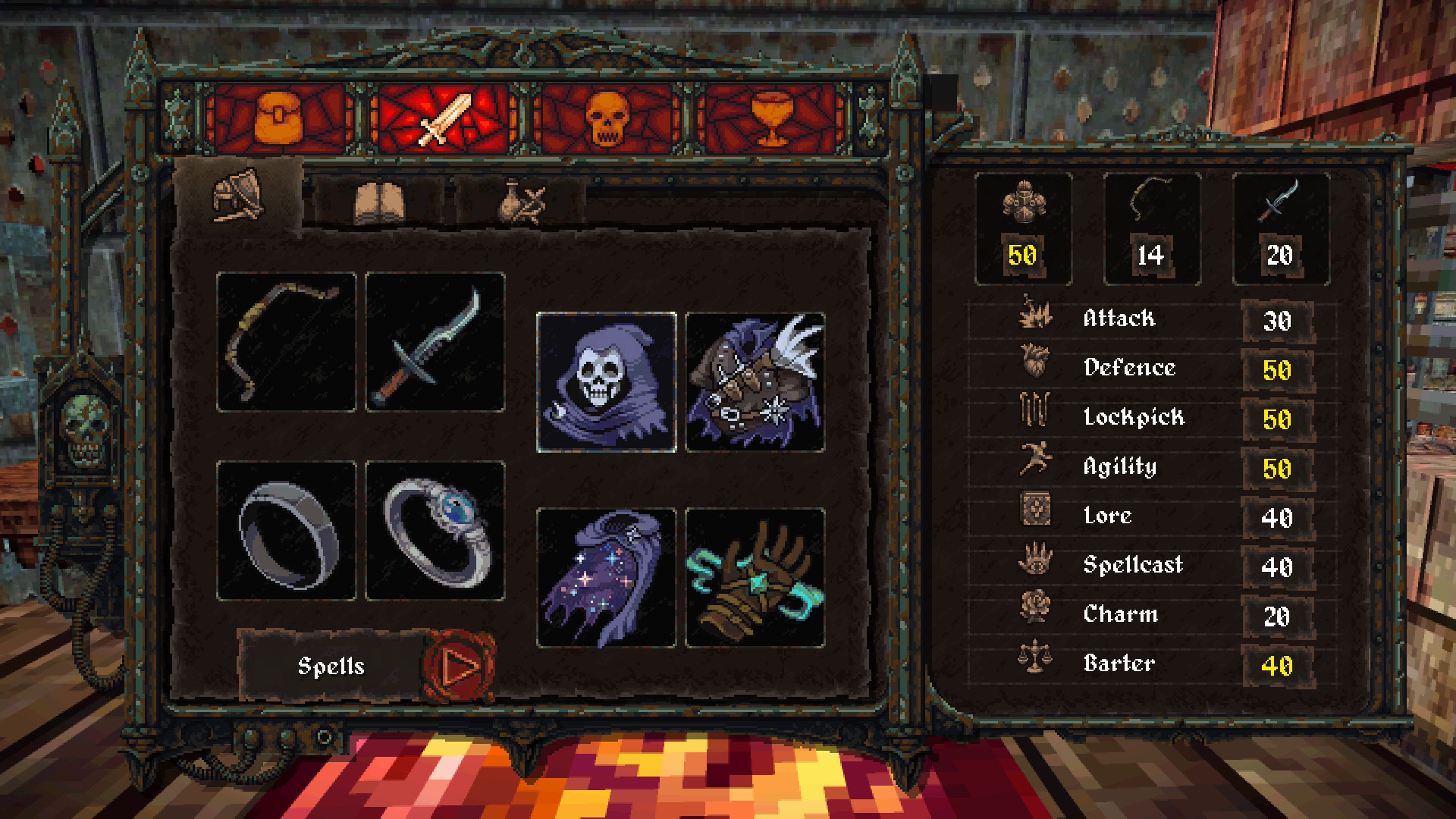Open the potion and herbs sub-tab
The height and width of the screenshot is (819, 1456).
pos(522,202)
